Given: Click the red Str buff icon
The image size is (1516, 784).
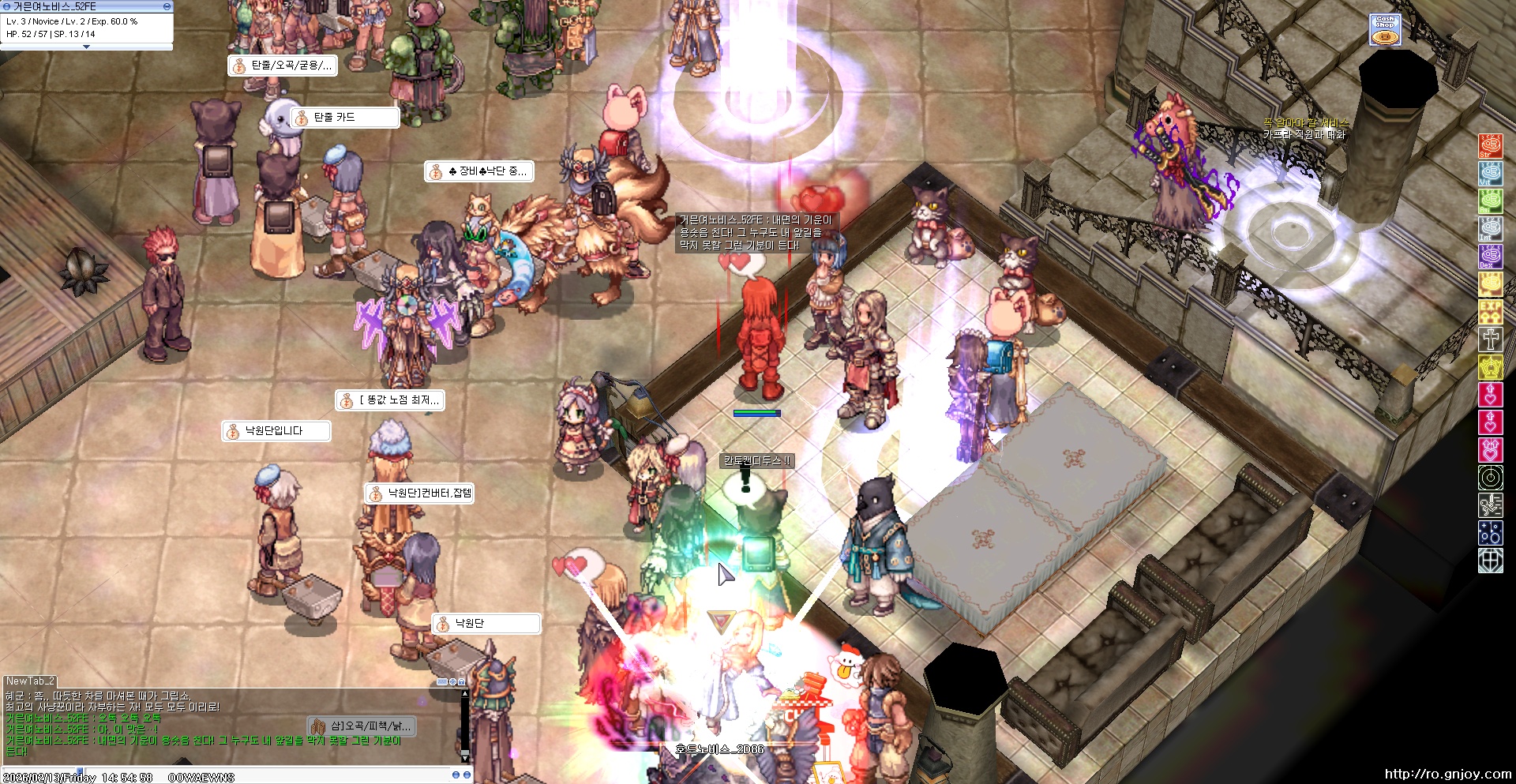Looking at the screenshot, I should click(1490, 145).
